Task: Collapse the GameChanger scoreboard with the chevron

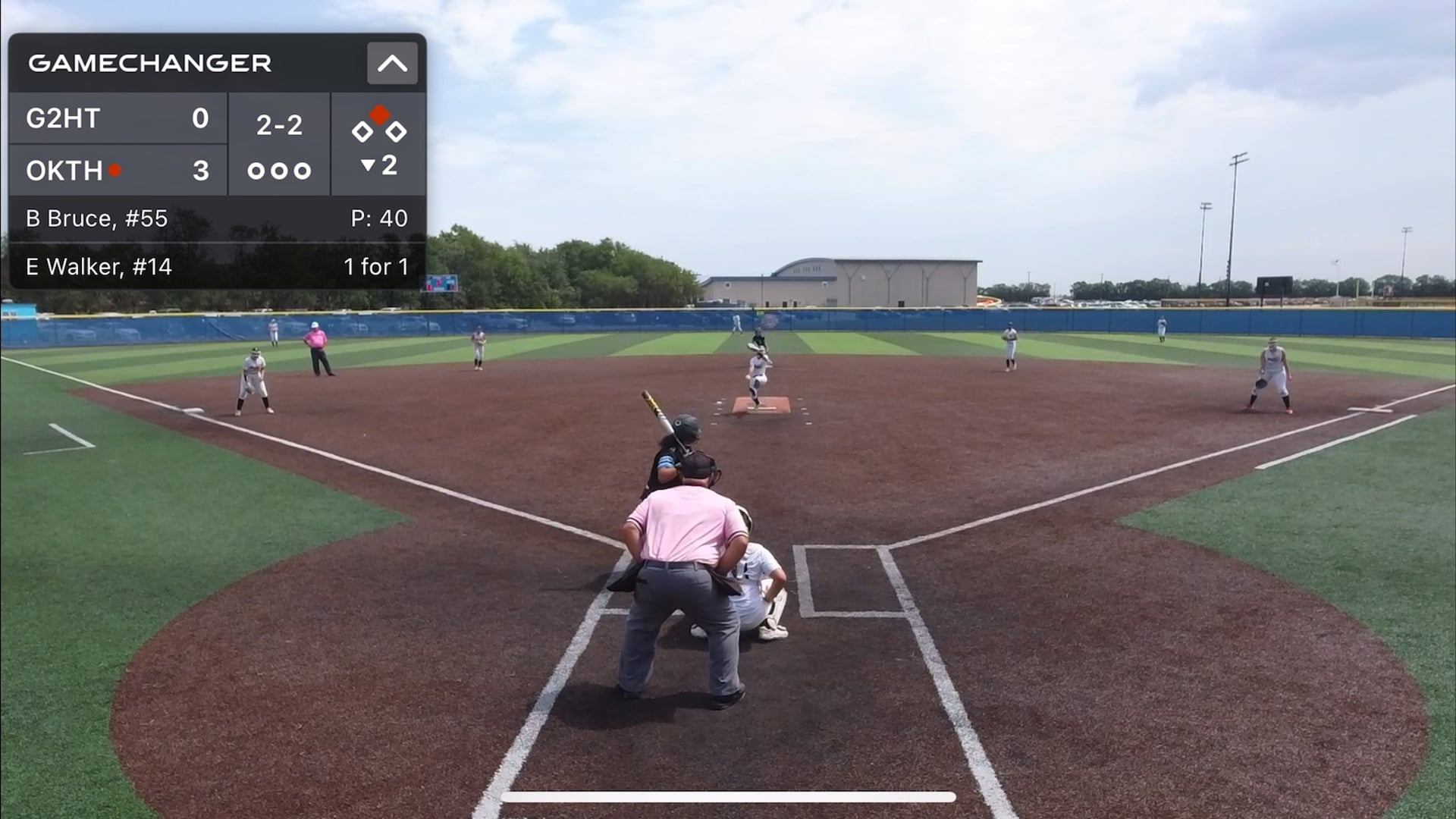Action: 392,63
